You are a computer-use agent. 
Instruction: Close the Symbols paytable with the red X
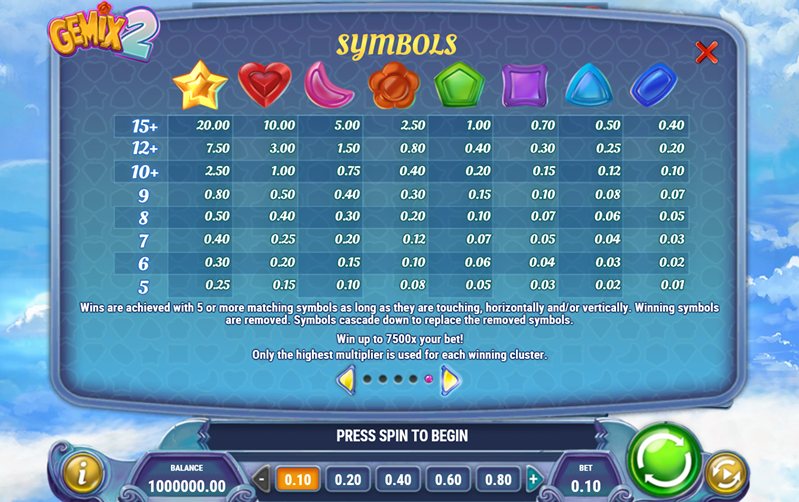click(x=706, y=53)
